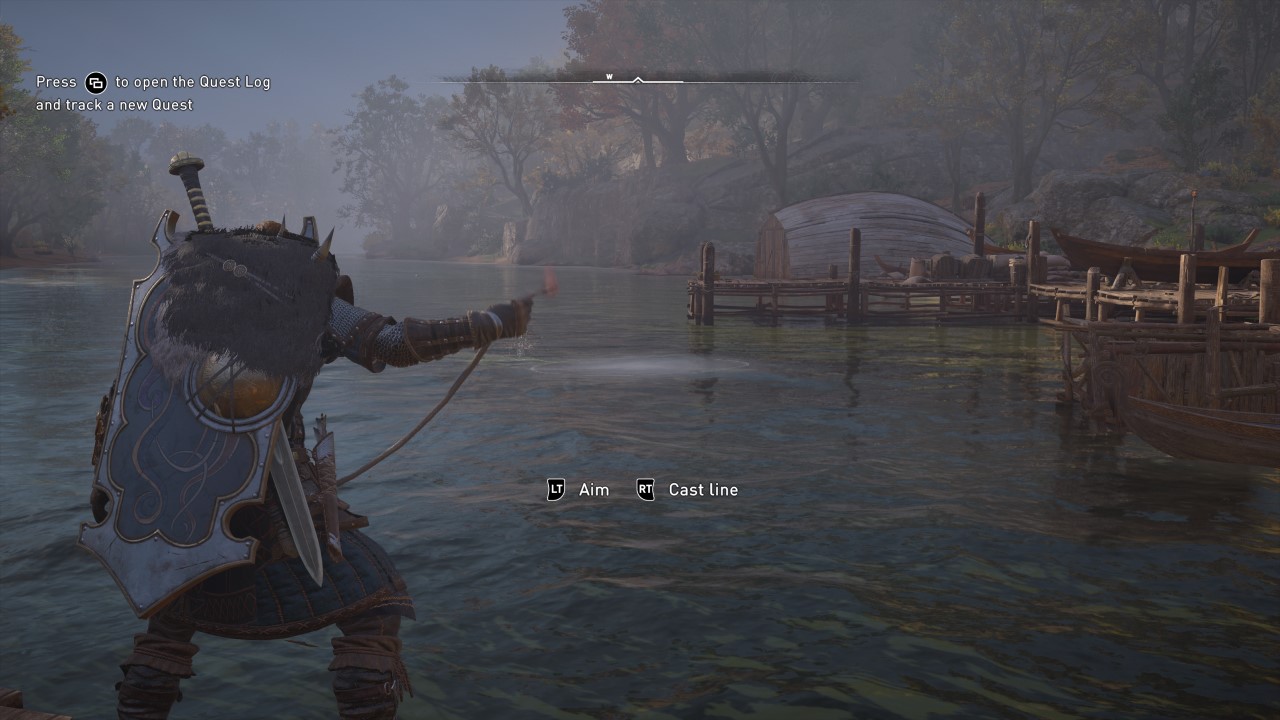Click the 'Aim' action label

[x=595, y=490]
